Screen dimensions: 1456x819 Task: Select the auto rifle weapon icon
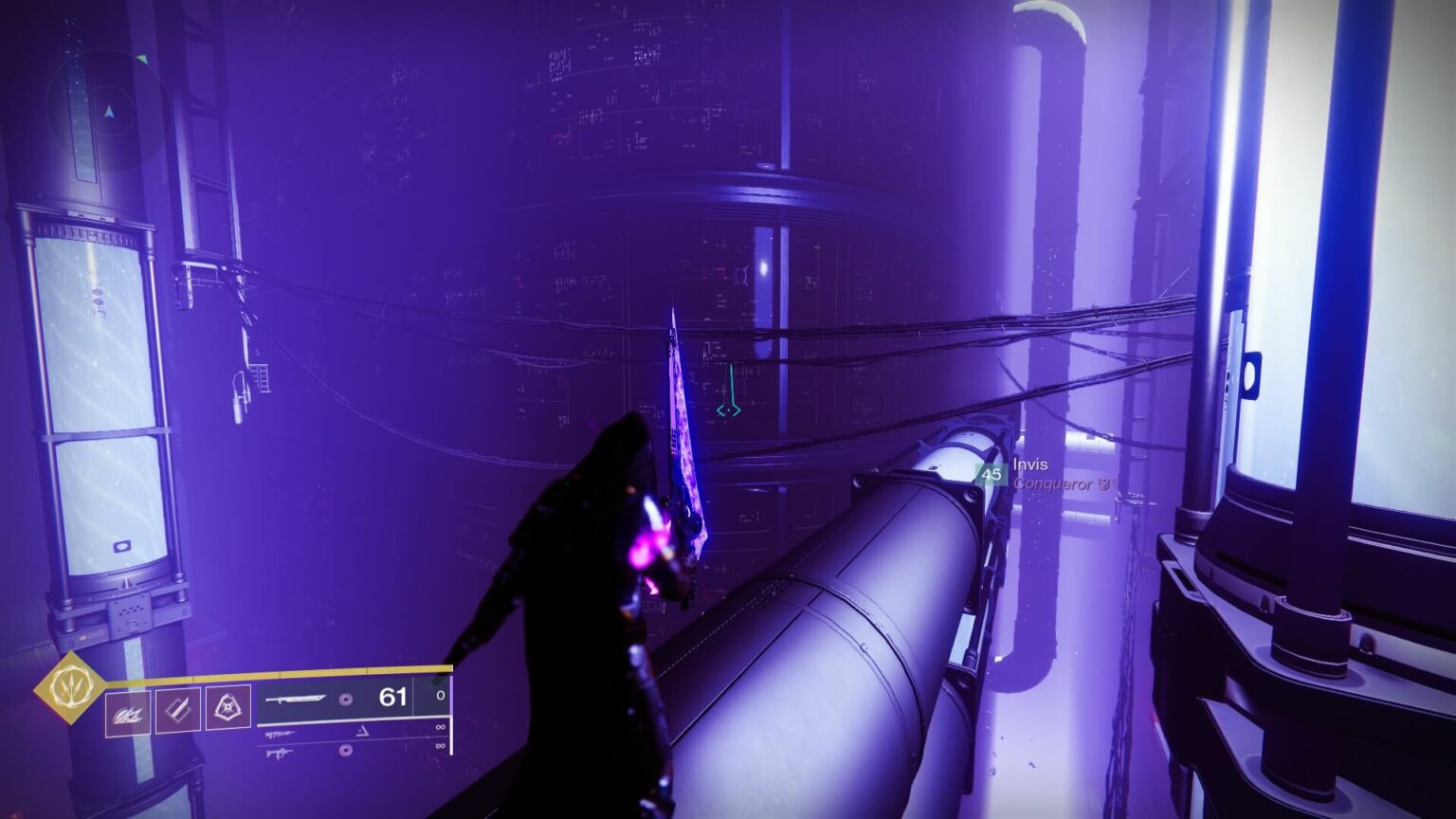(281, 732)
